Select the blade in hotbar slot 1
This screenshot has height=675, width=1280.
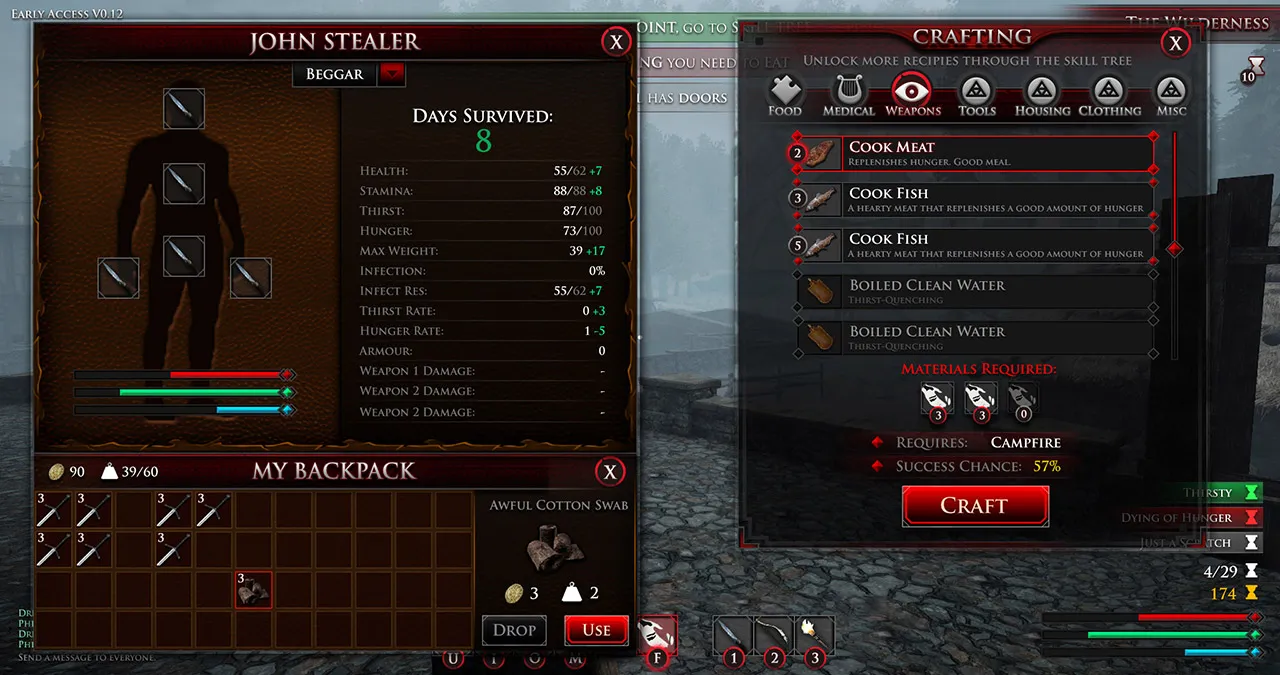tap(733, 634)
